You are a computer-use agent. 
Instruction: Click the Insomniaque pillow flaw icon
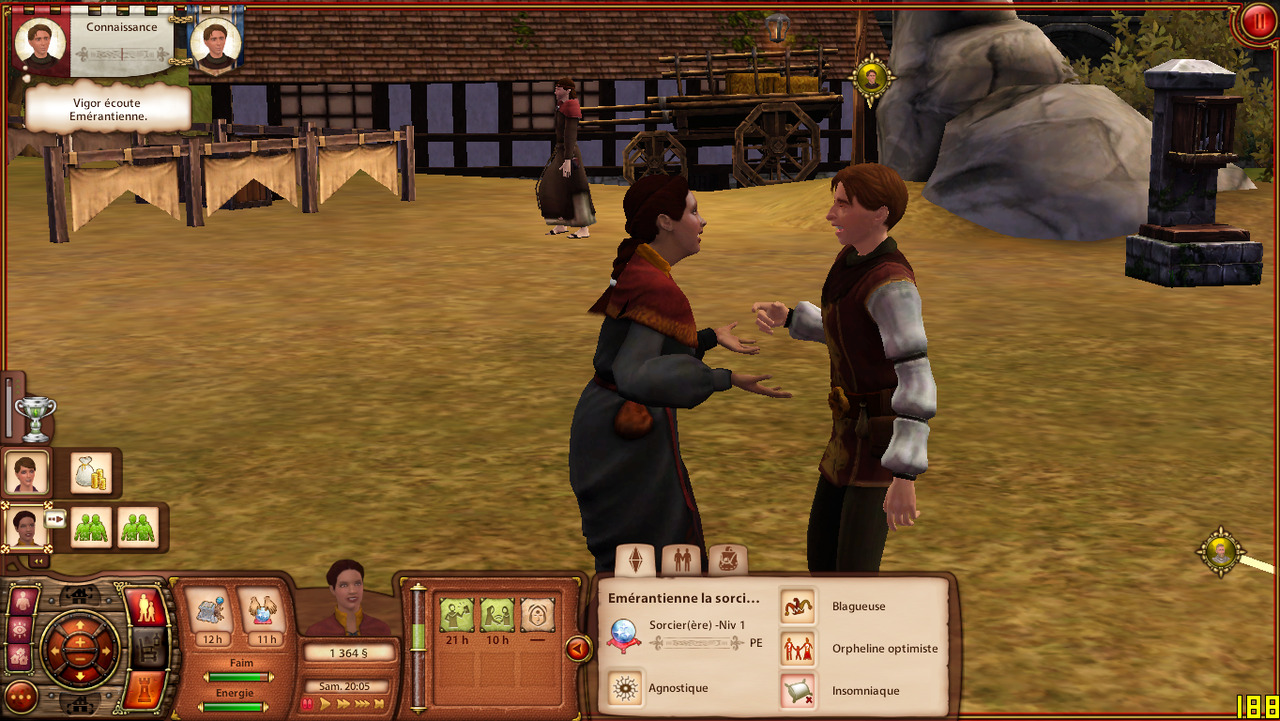click(797, 690)
